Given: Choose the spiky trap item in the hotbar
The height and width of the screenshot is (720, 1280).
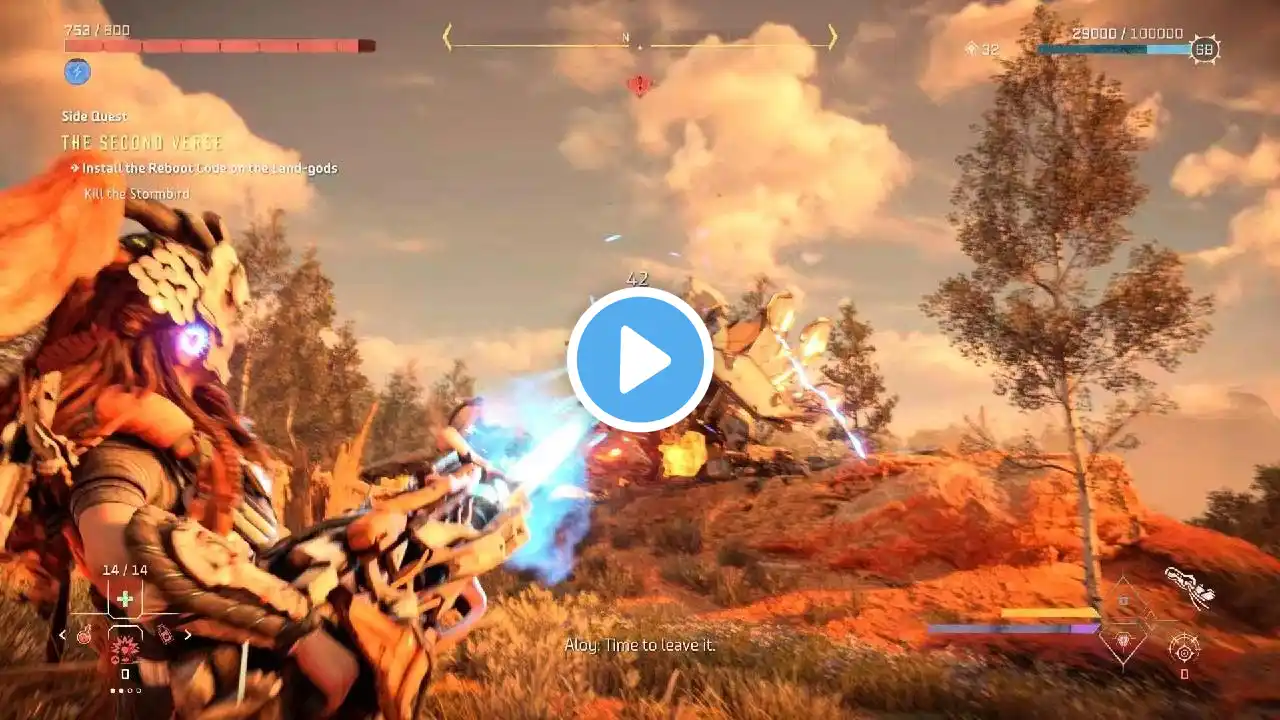Looking at the screenshot, I should [x=125, y=648].
